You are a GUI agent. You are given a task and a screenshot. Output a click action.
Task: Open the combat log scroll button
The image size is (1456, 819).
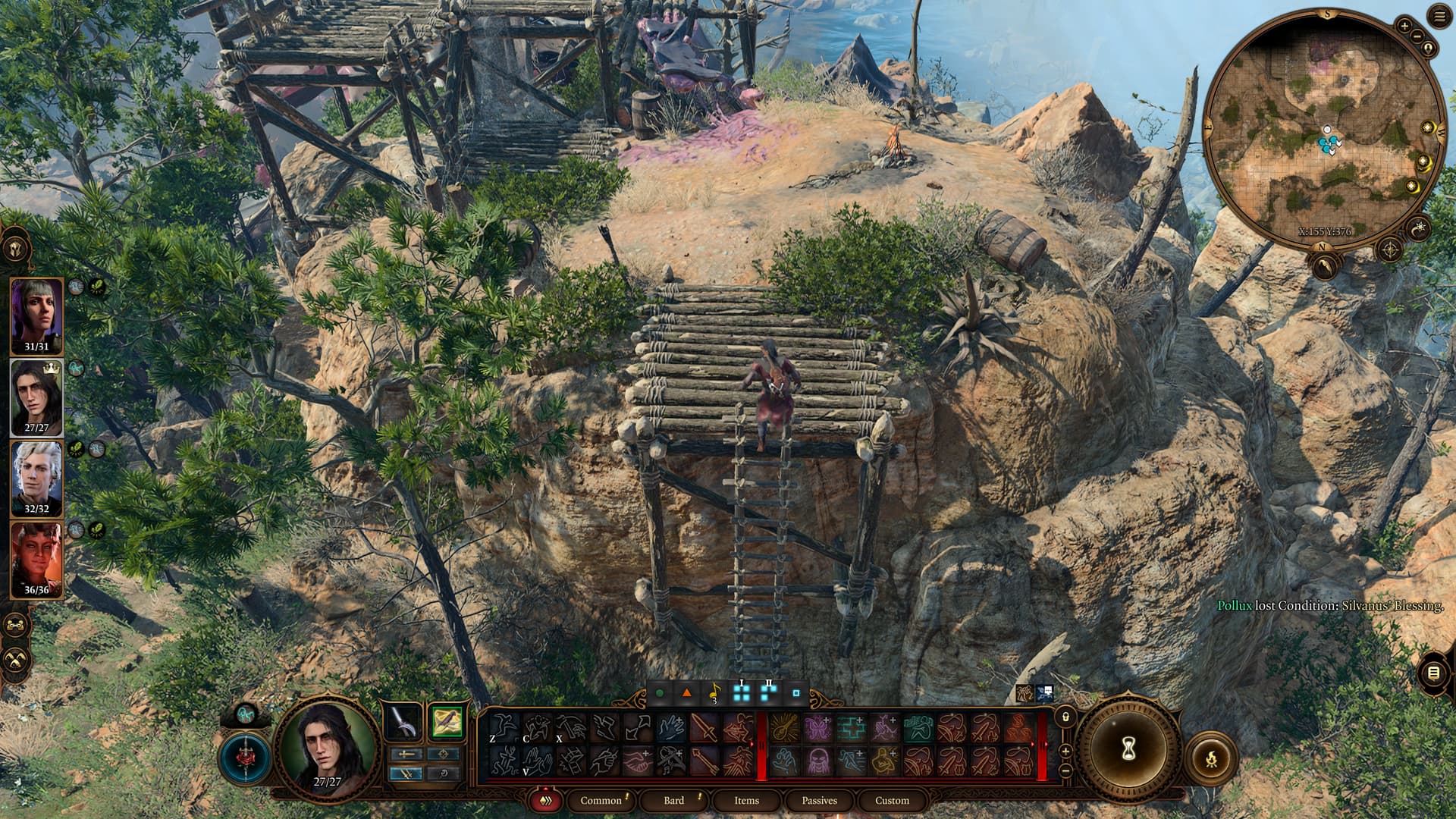click(1432, 673)
